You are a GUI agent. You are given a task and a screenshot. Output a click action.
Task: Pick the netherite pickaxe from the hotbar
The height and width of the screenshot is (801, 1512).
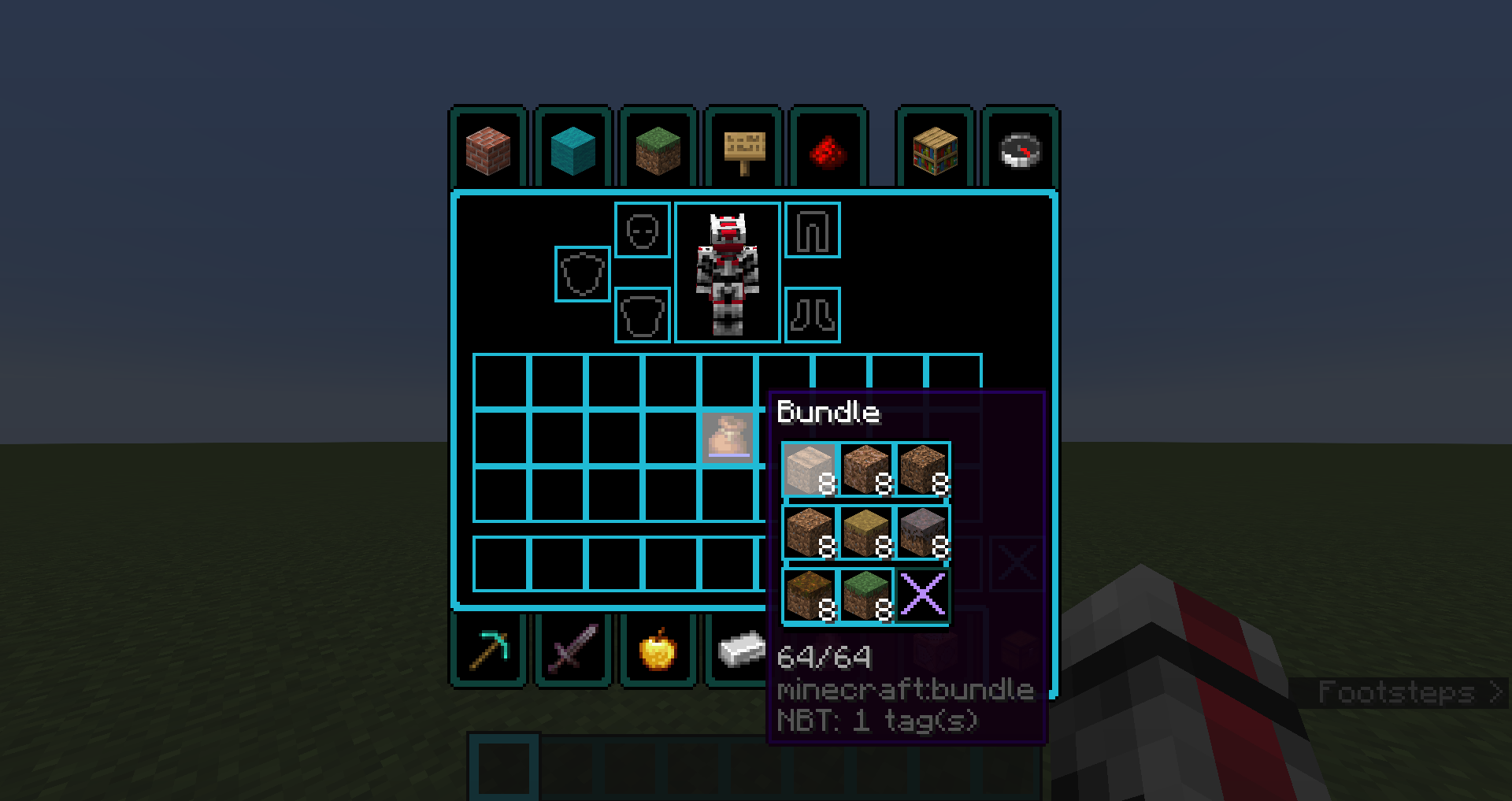pyautogui.click(x=487, y=648)
